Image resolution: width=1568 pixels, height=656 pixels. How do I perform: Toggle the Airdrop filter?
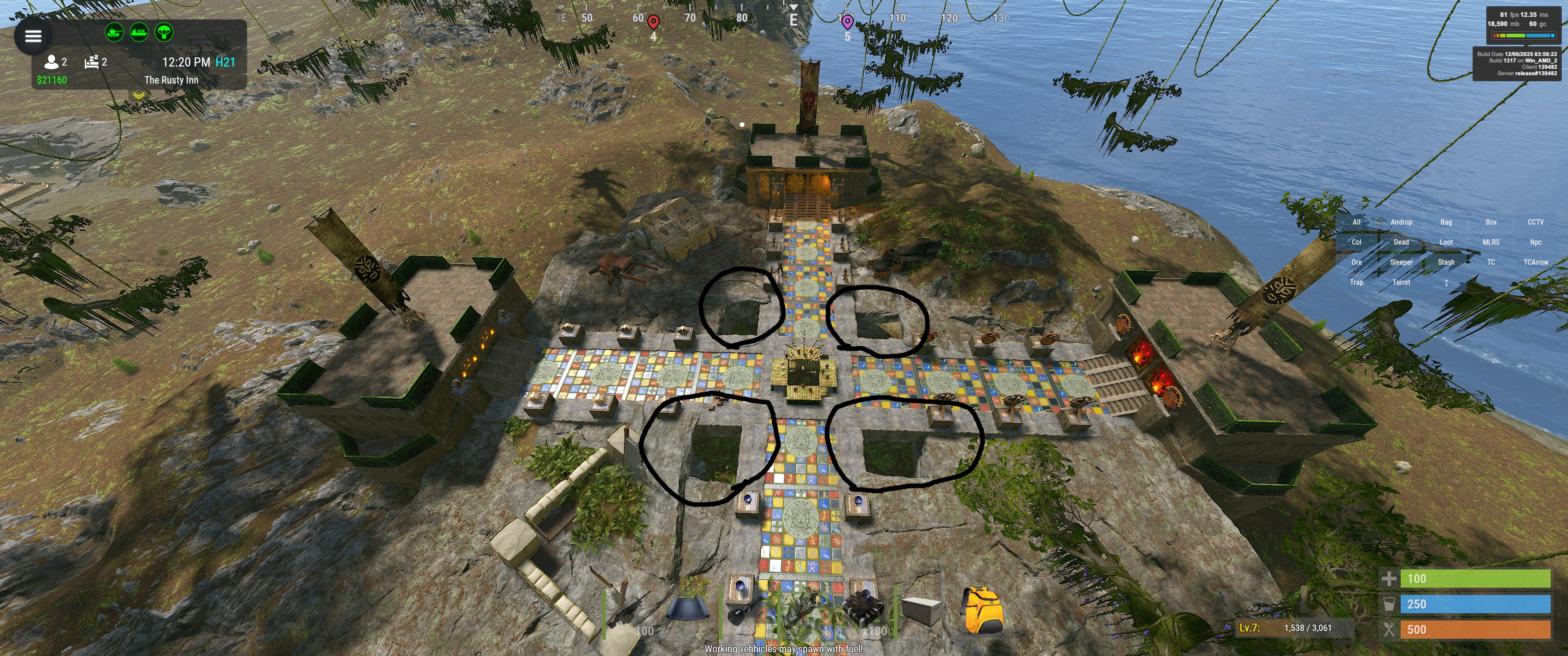tap(1401, 222)
